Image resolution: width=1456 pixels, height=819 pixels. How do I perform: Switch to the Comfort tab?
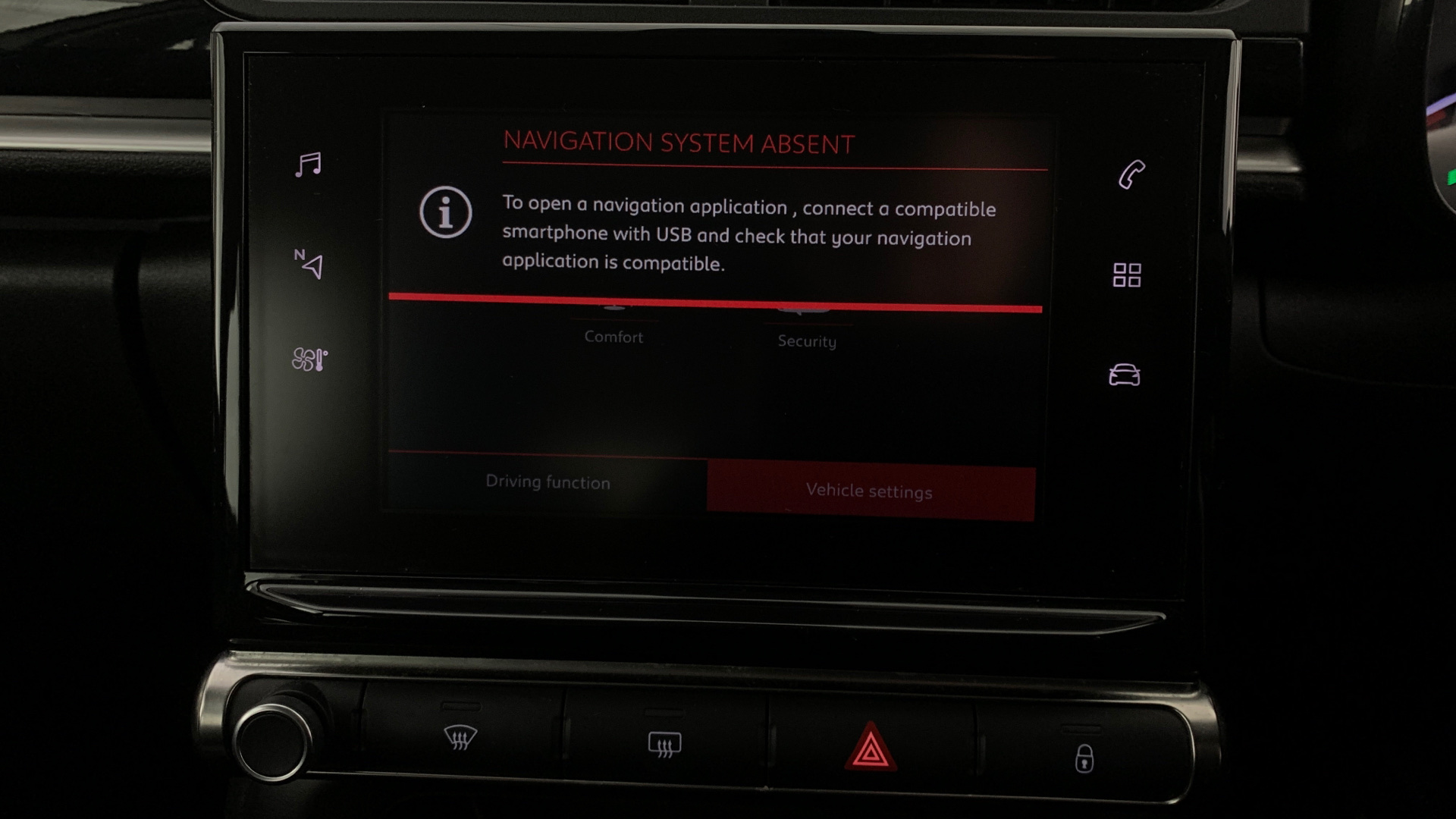coord(614,337)
